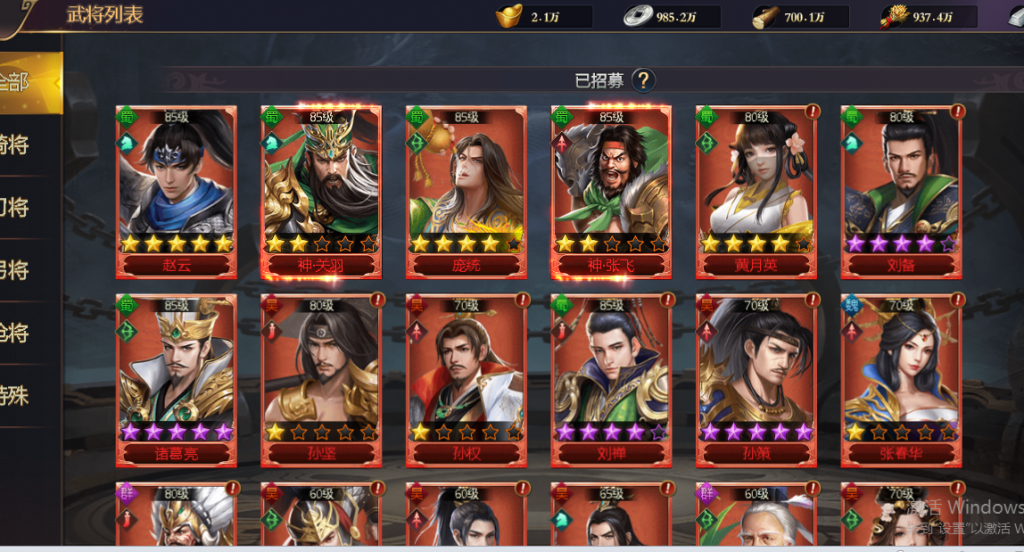Choose the 黄月英 hero card
The image size is (1024, 552).
(756, 190)
